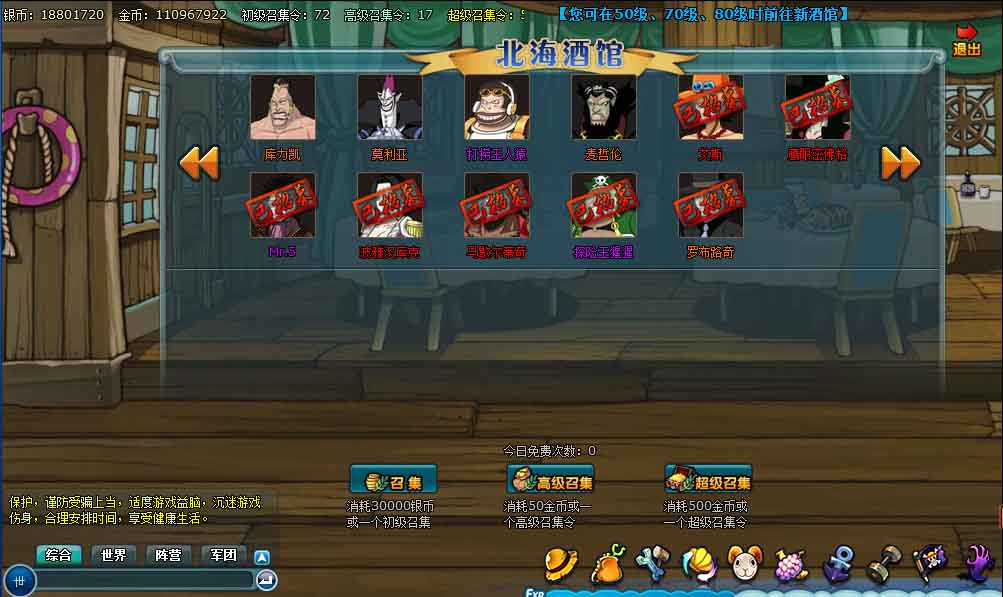Viewport: 1003px width, 597px height.
Task: Pick the 打捞王人猿 portrait
Action: coord(497,107)
